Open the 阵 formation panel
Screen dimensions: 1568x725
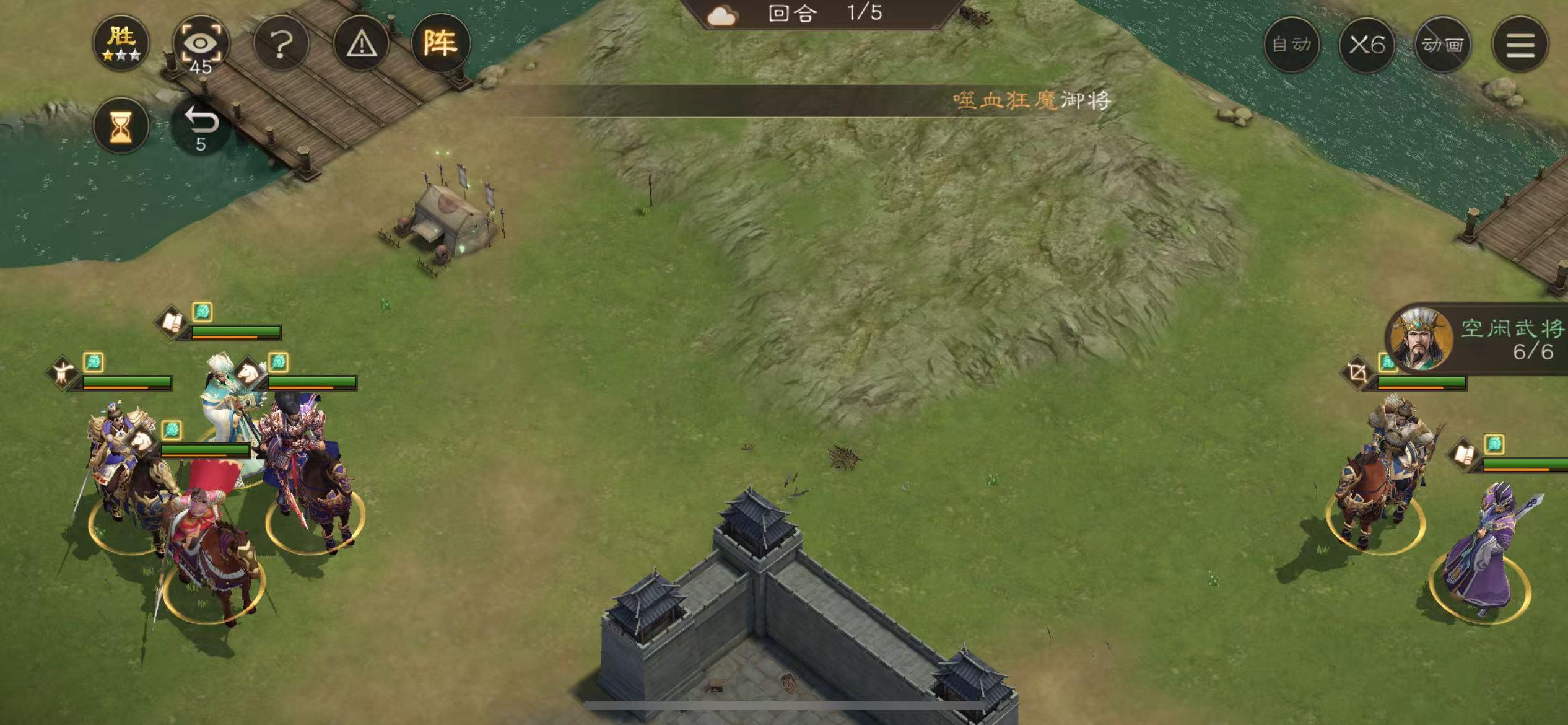[441, 43]
